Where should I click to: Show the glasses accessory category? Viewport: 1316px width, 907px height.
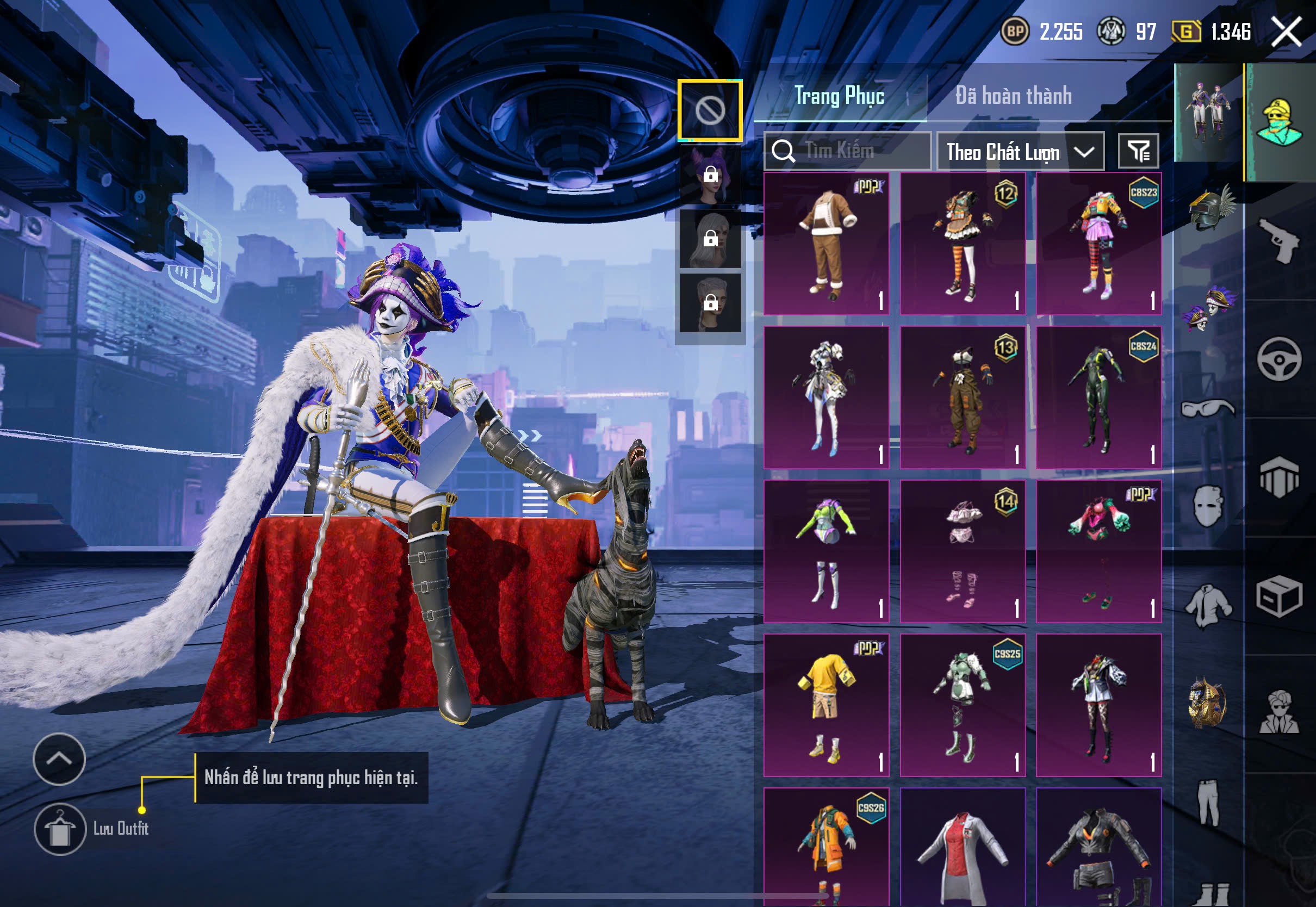click(1207, 408)
